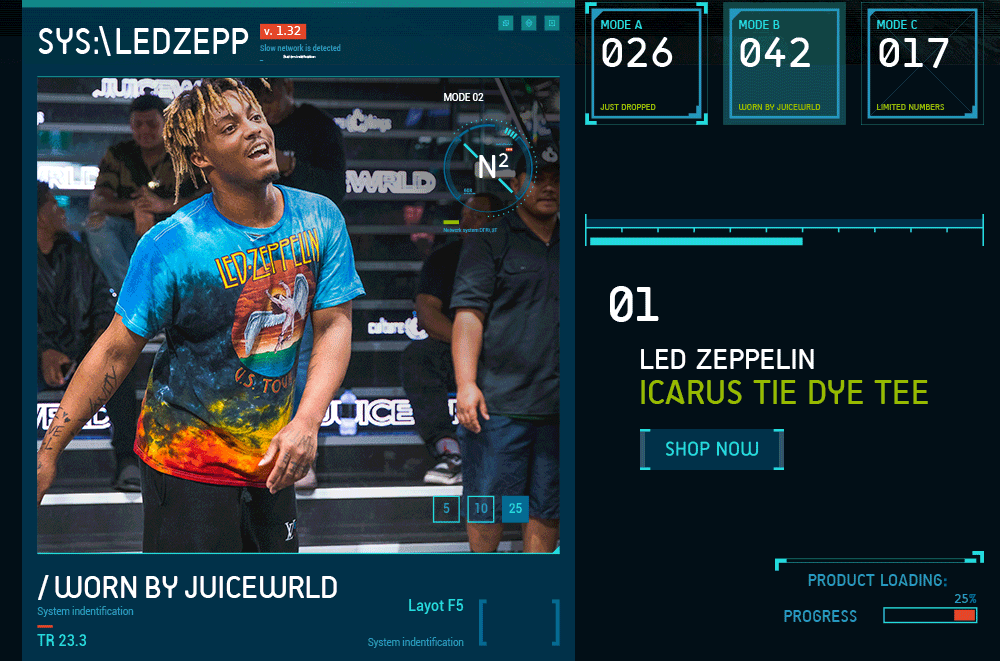Image resolution: width=1000 pixels, height=661 pixels.
Task: Activate the highlighted 25 box
Action: pos(515,509)
